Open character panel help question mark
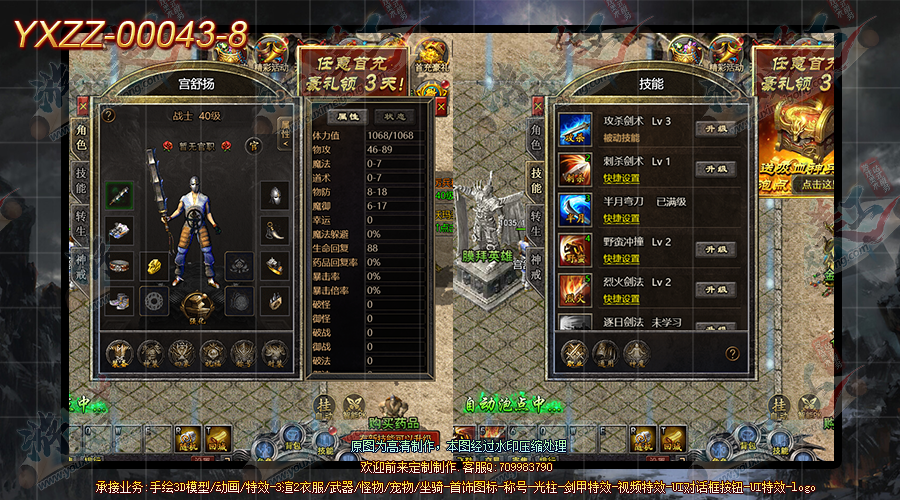900x500 pixels. click(108, 115)
